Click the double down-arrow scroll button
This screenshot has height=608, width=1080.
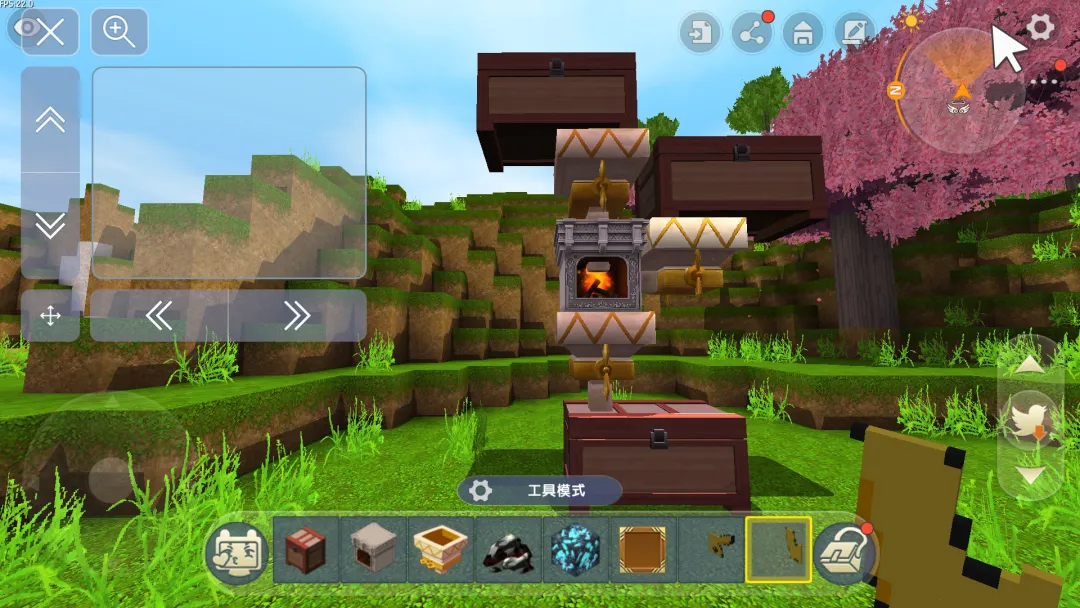[50, 225]
